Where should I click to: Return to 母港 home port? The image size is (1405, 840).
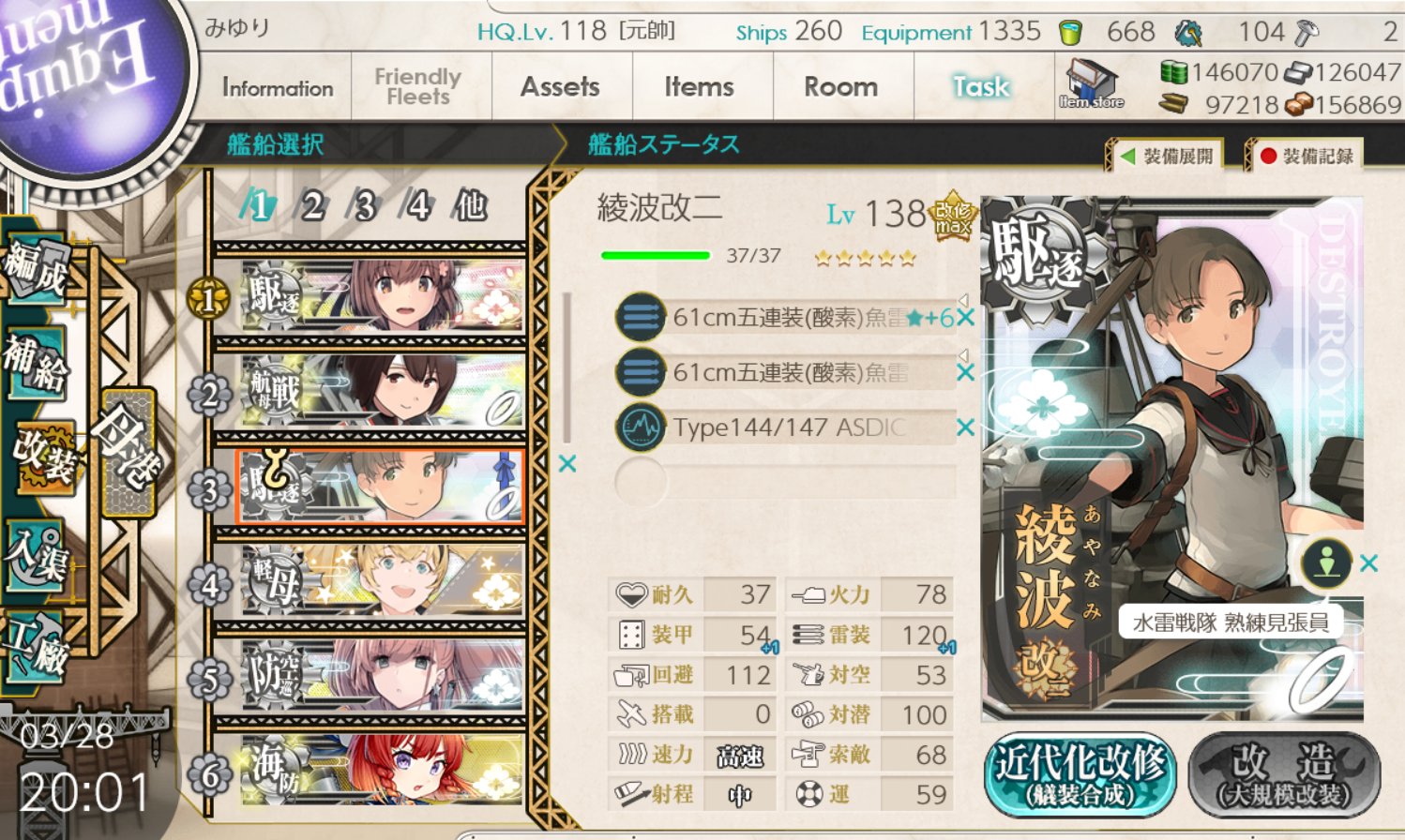(x=127, y=452)
